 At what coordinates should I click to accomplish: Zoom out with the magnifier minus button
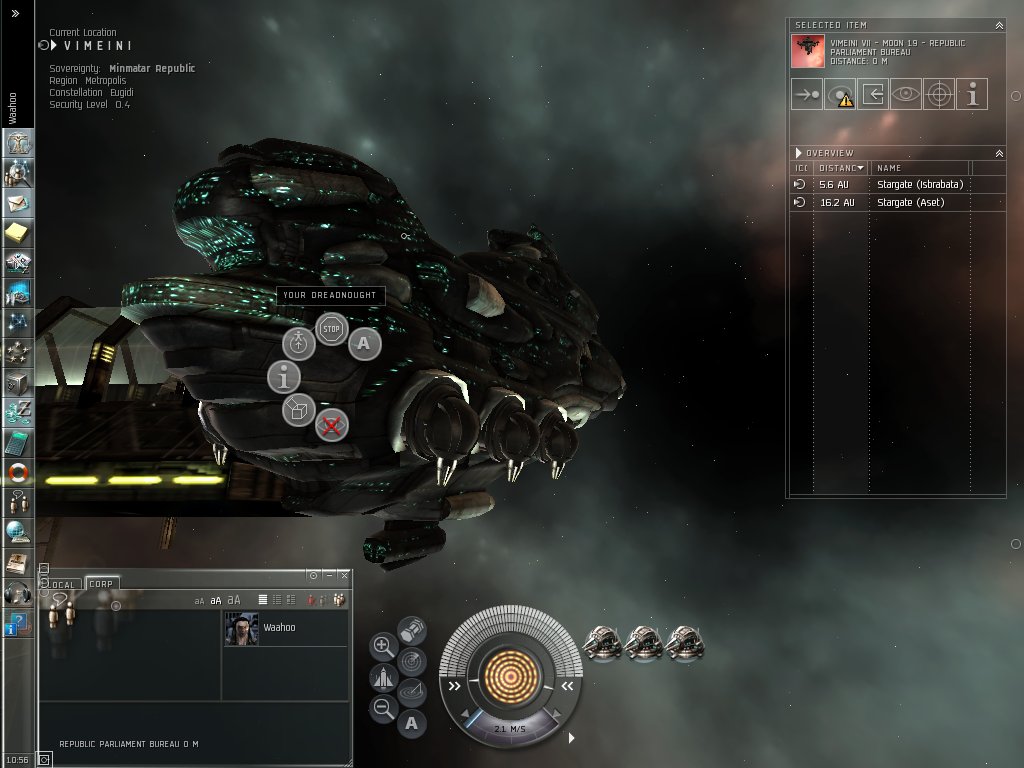(x=383, y=709)
